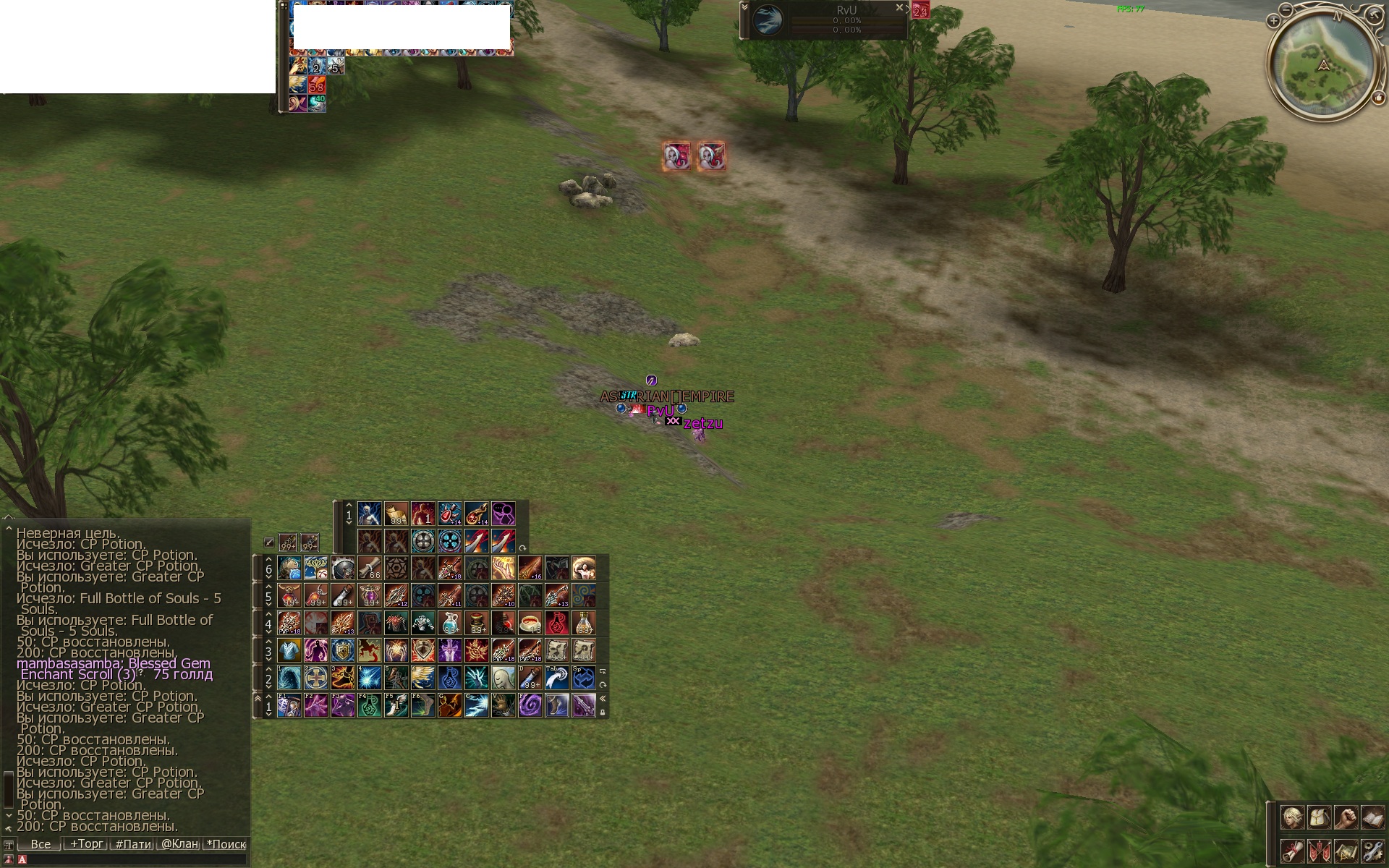The image size is (1389, 868).
Task: Click the minimap zoom-in plus button
Action: click(x=1273, y=22)
